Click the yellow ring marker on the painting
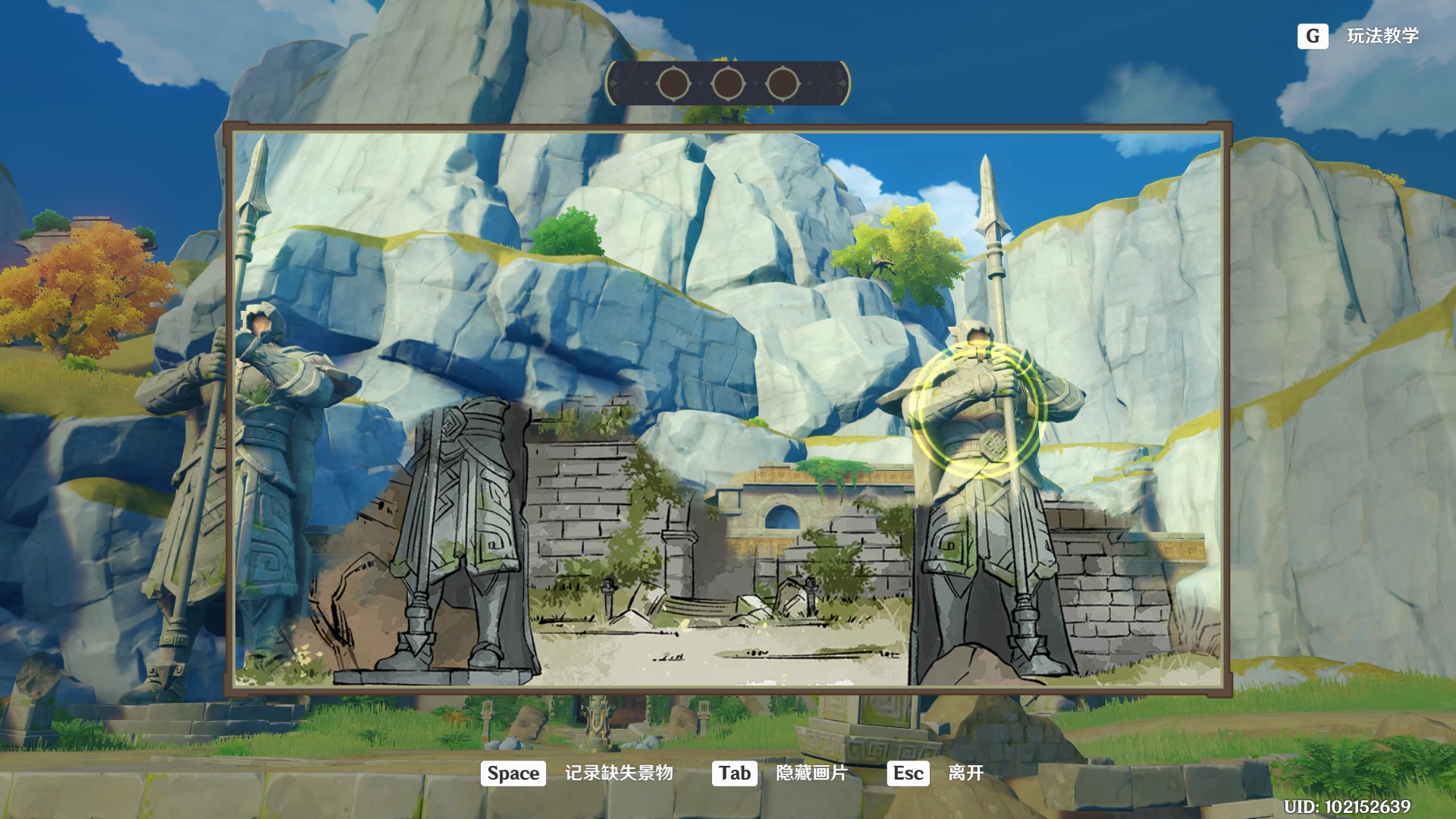The width and height of the screenshot is (1456, 819). (x=978, y=409)
